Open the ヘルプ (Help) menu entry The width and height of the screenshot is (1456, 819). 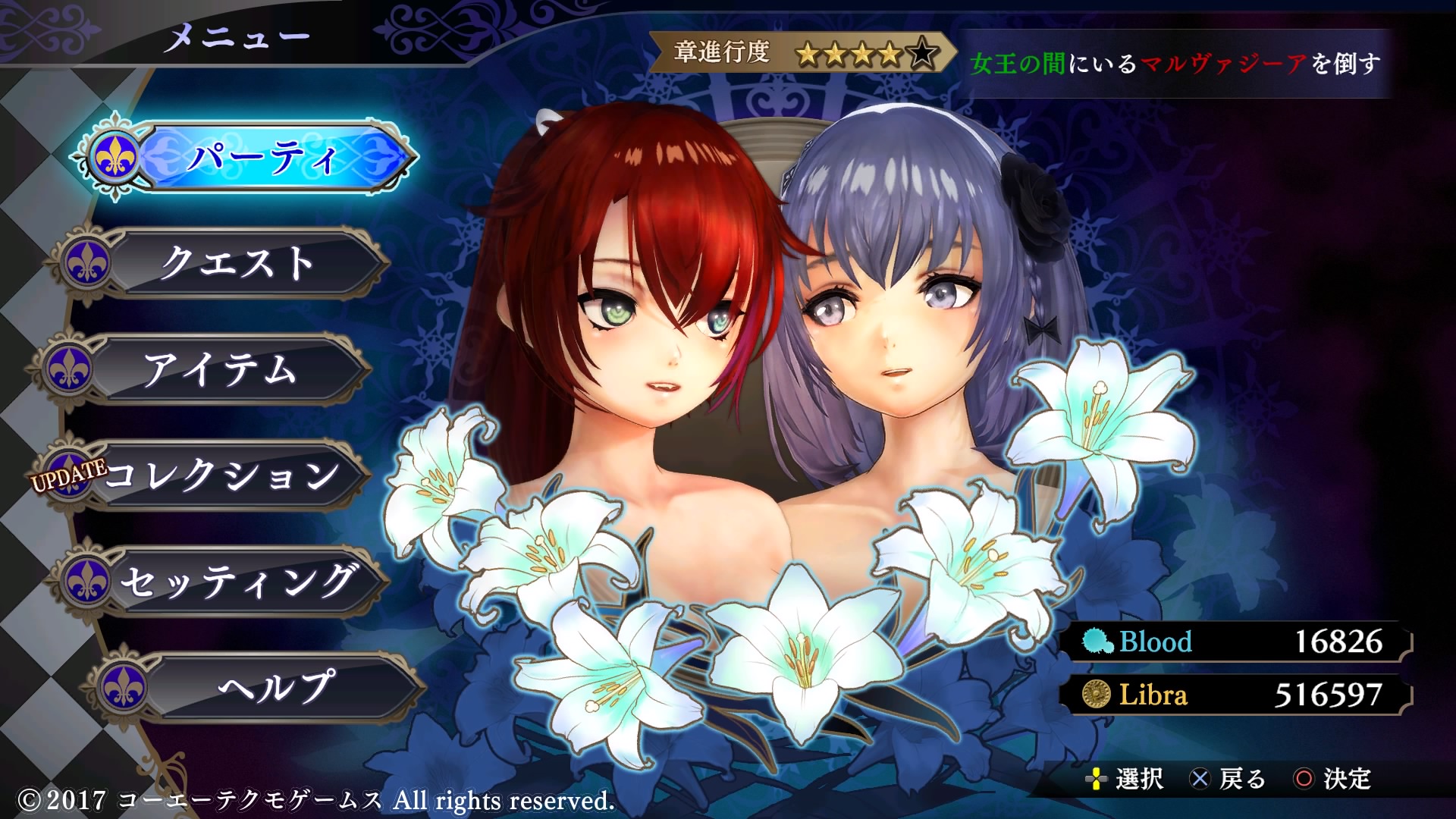point(275,687)
